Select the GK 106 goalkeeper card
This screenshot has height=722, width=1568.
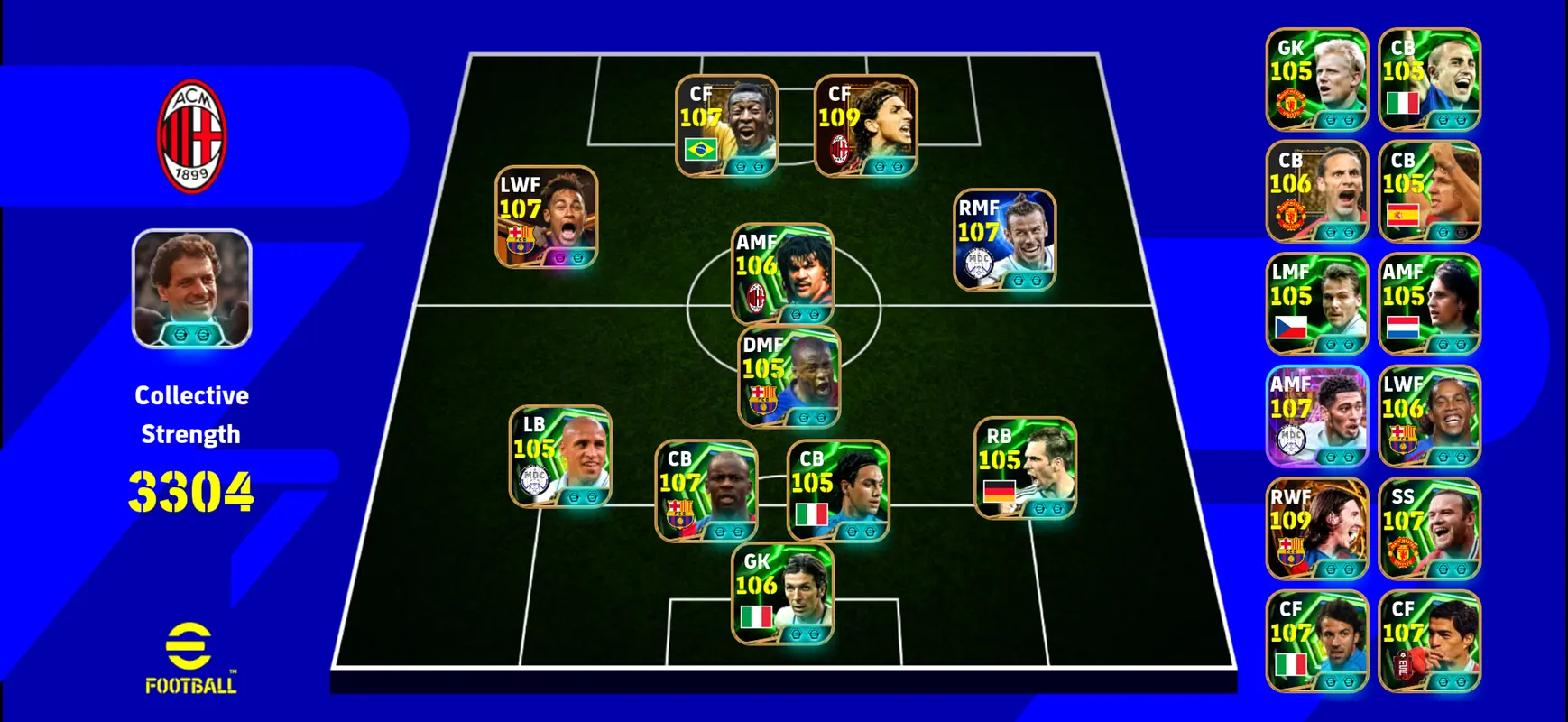click(x=782, y=594)
